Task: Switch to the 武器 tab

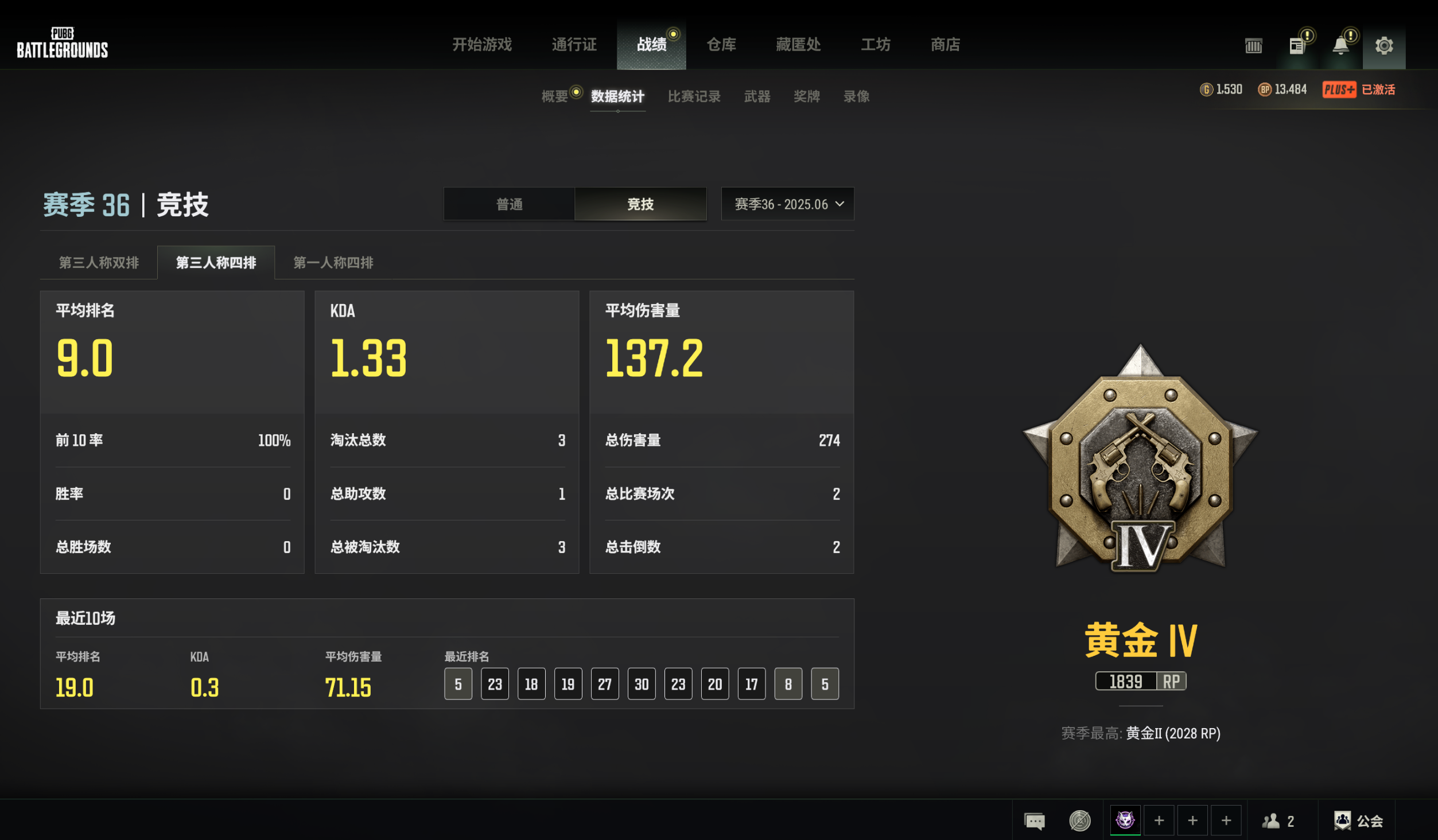Action: 757,96
